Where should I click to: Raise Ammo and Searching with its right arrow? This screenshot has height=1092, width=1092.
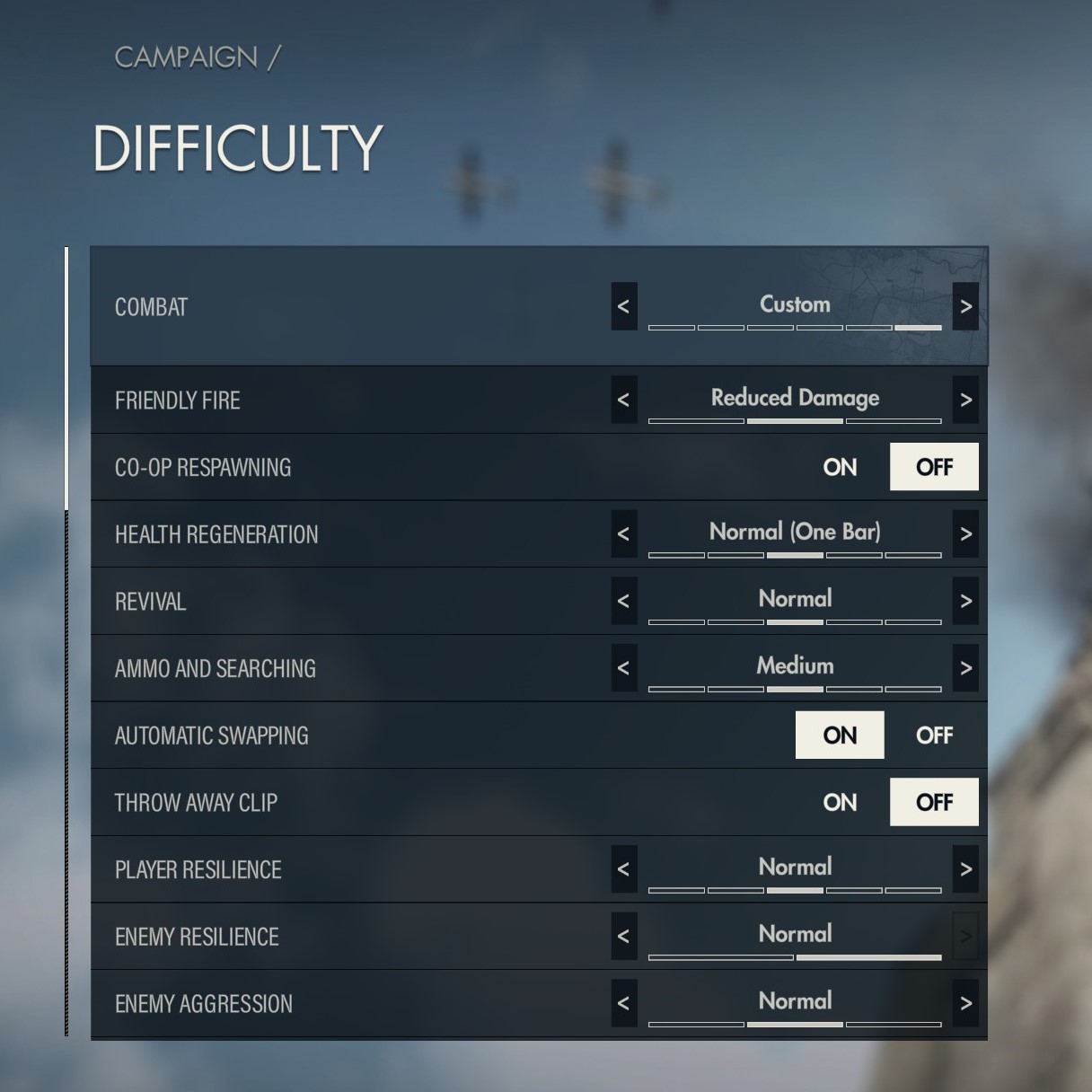(965, 668)
